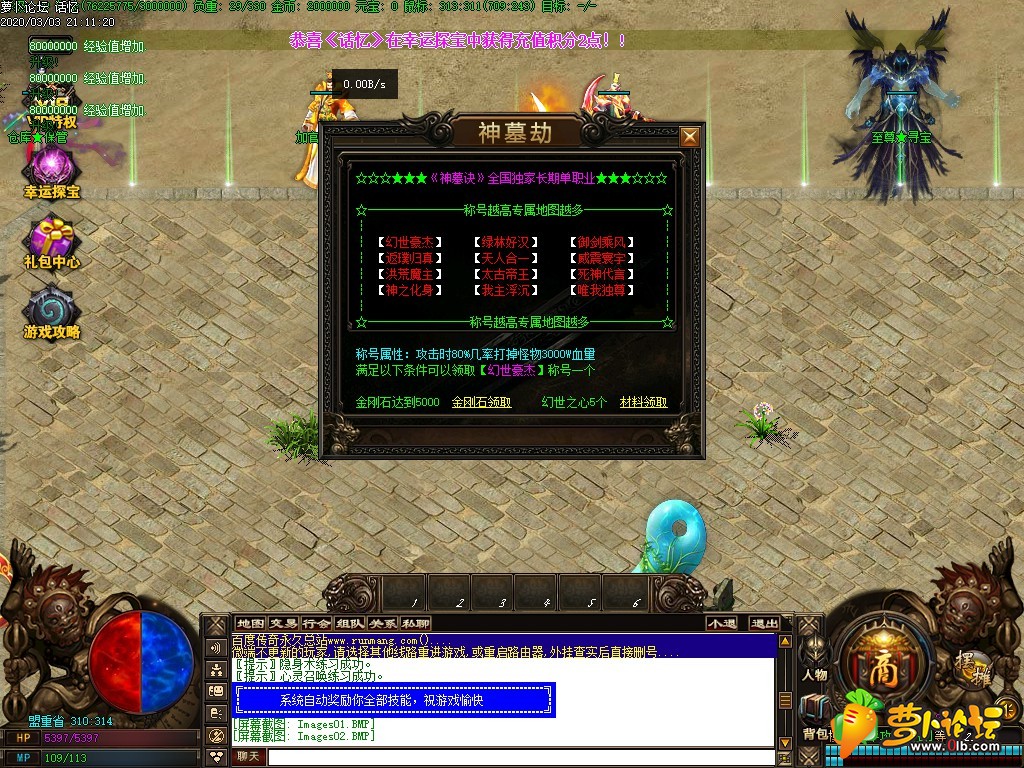Click the 材料领取 materials link
This screenshot has width=1024, height=768.
coord(643,402)
